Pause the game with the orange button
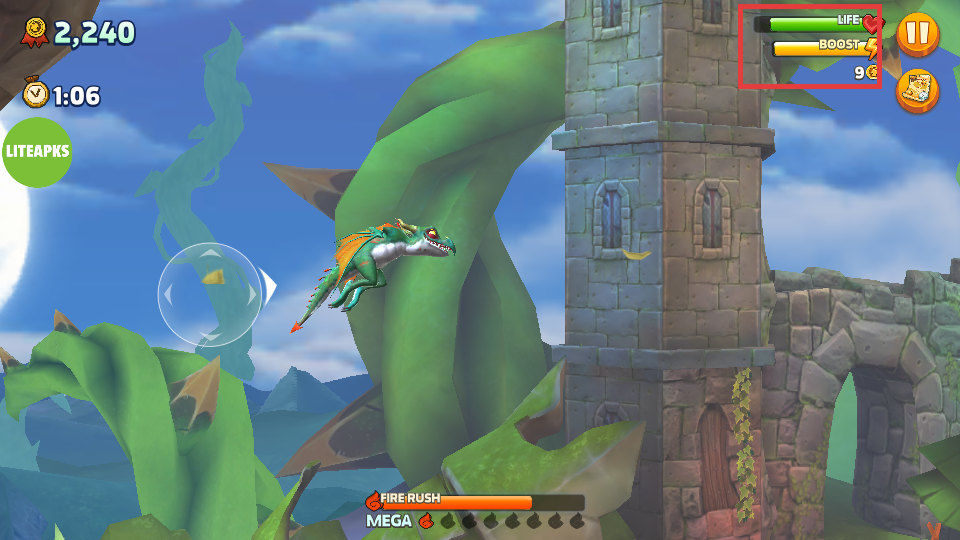The height and width of the screenshot is (540, 960). pyautogui.click(x=916, y=33)
